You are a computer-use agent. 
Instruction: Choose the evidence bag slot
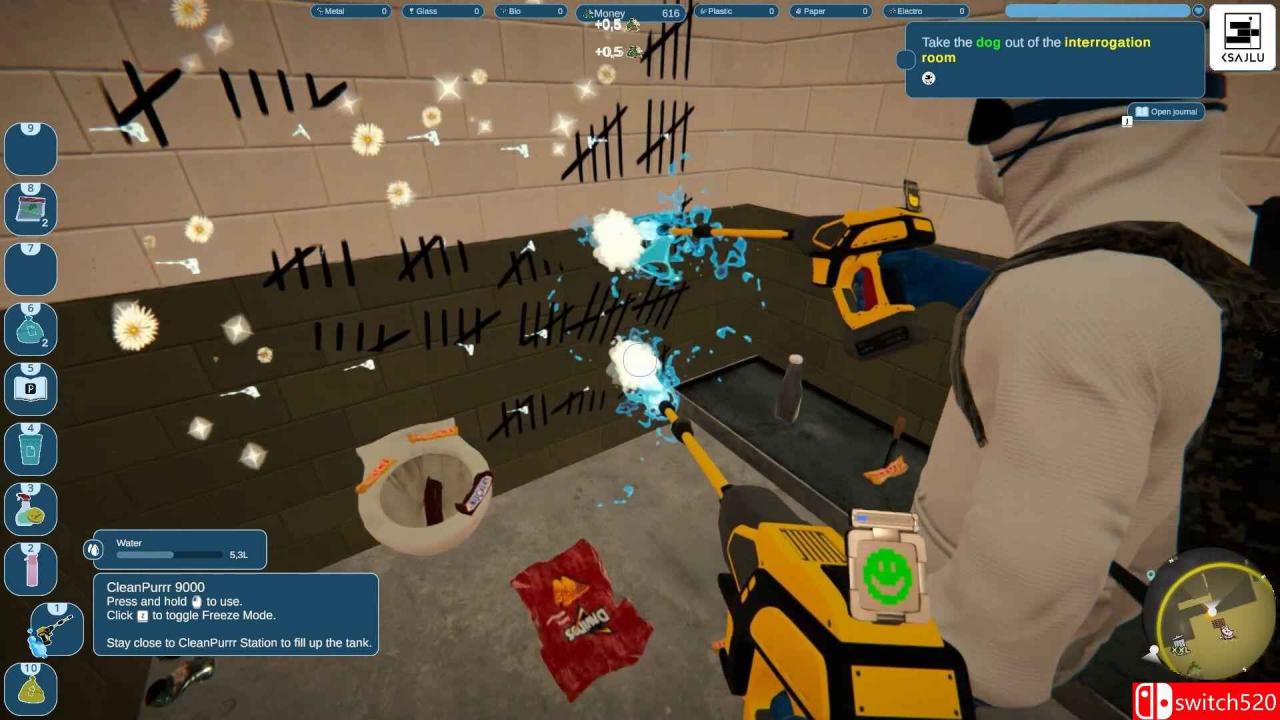point(31,210)
